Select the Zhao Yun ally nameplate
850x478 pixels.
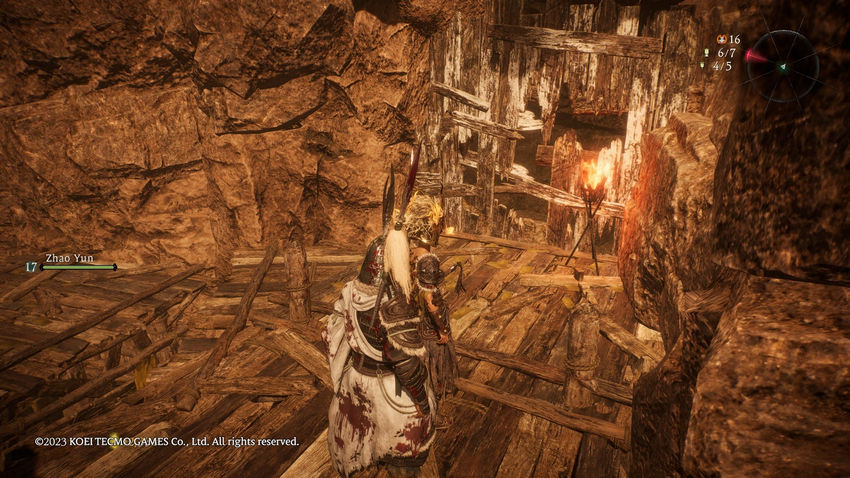pos(69,258)
